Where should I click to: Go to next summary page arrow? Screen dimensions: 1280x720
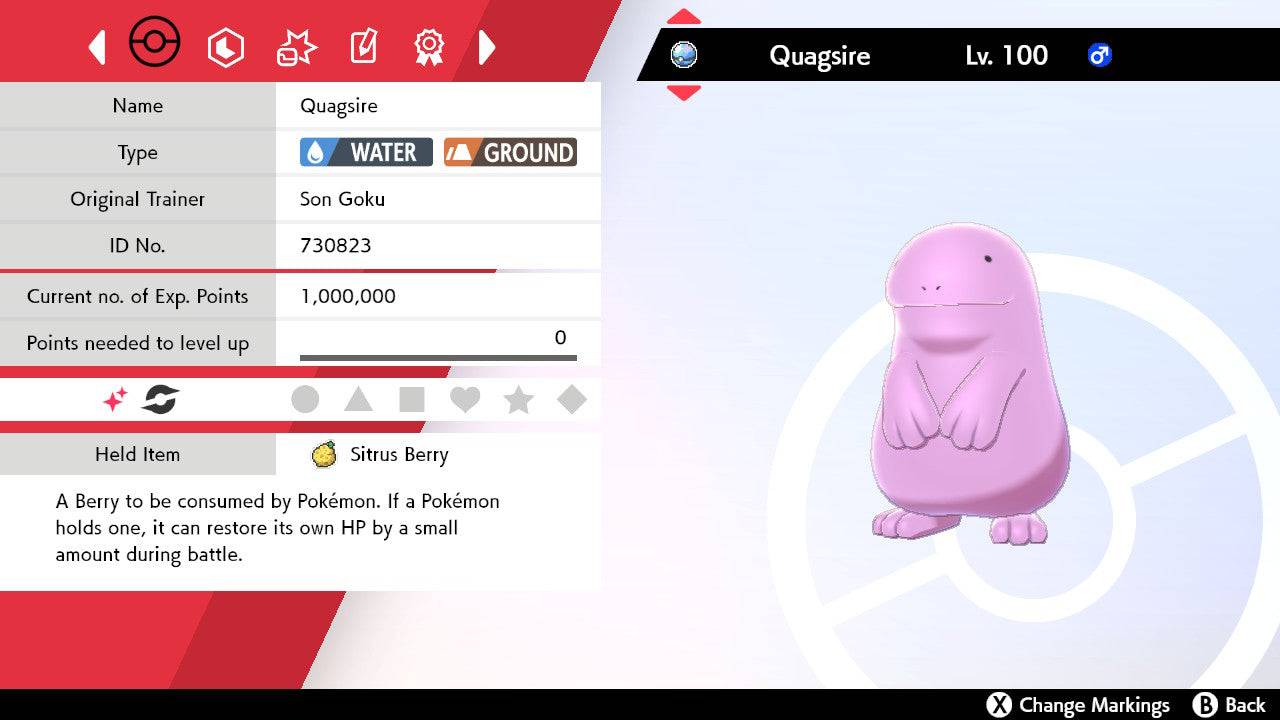click(487, 47)
